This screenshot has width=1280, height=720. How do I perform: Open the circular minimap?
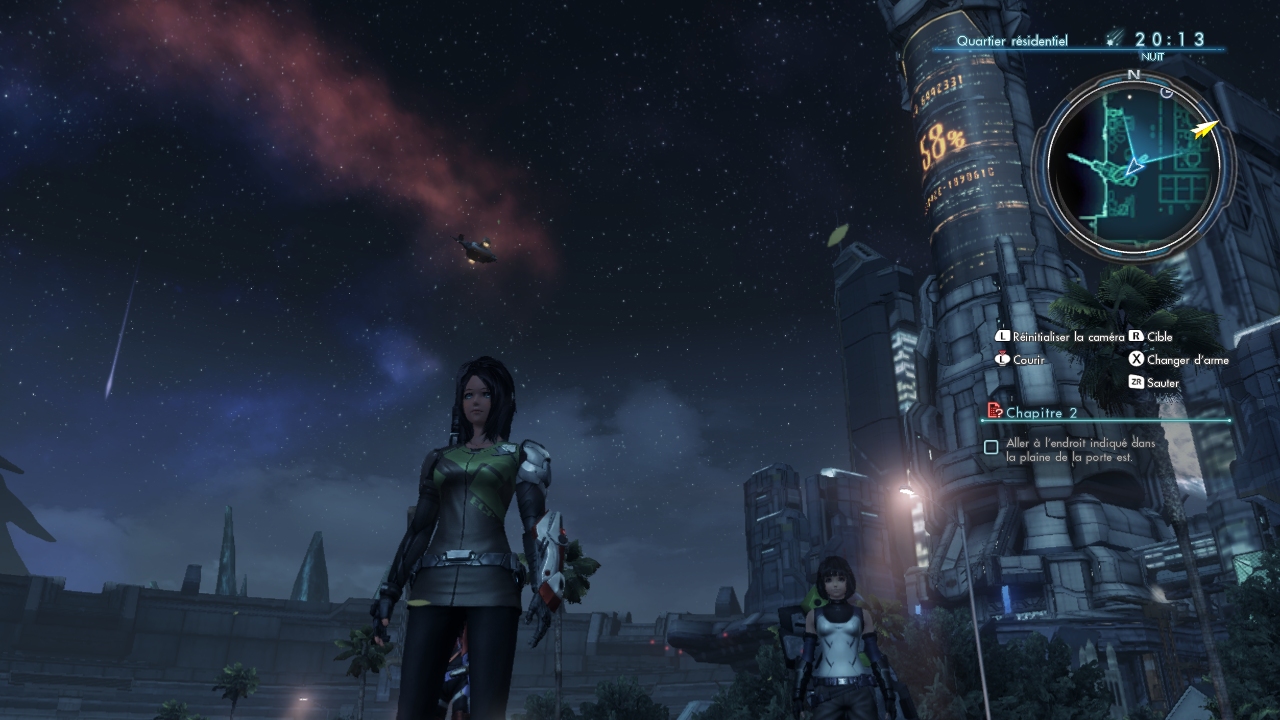coord(1133,166)
